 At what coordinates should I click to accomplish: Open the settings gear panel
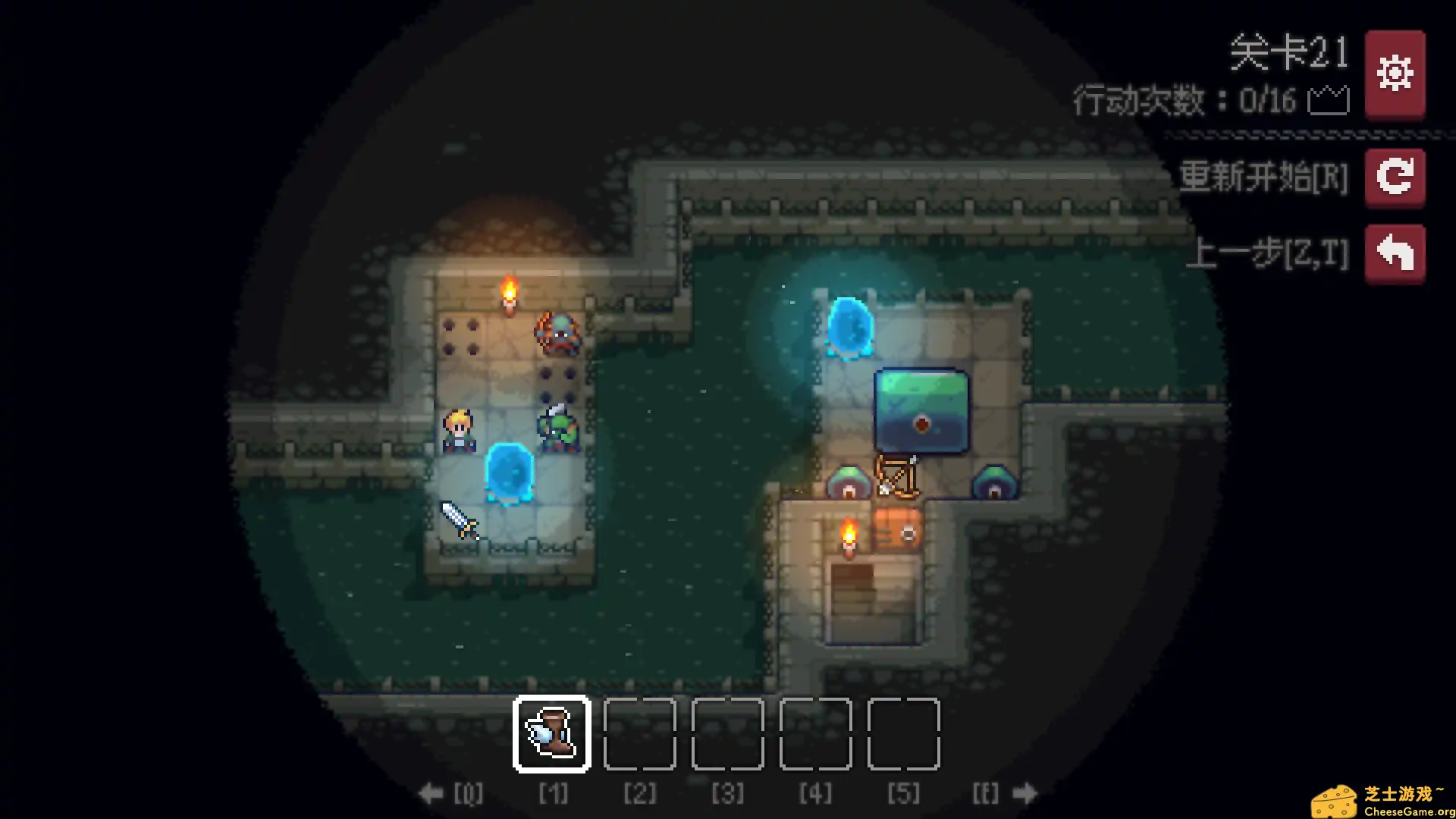coord(1395,74)
